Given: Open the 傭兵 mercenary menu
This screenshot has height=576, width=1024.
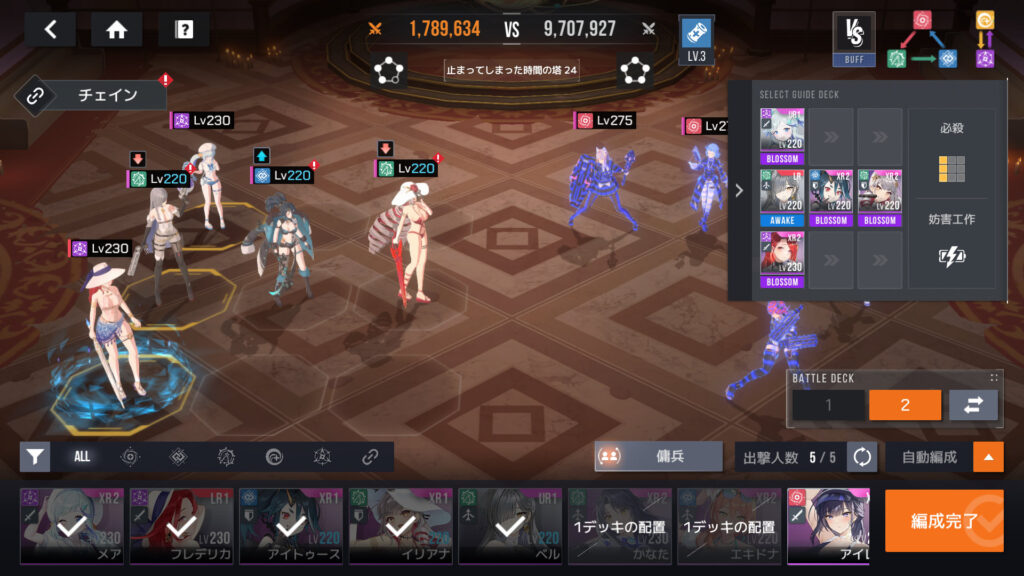Looking at the screenshot, I should point(658,456).
